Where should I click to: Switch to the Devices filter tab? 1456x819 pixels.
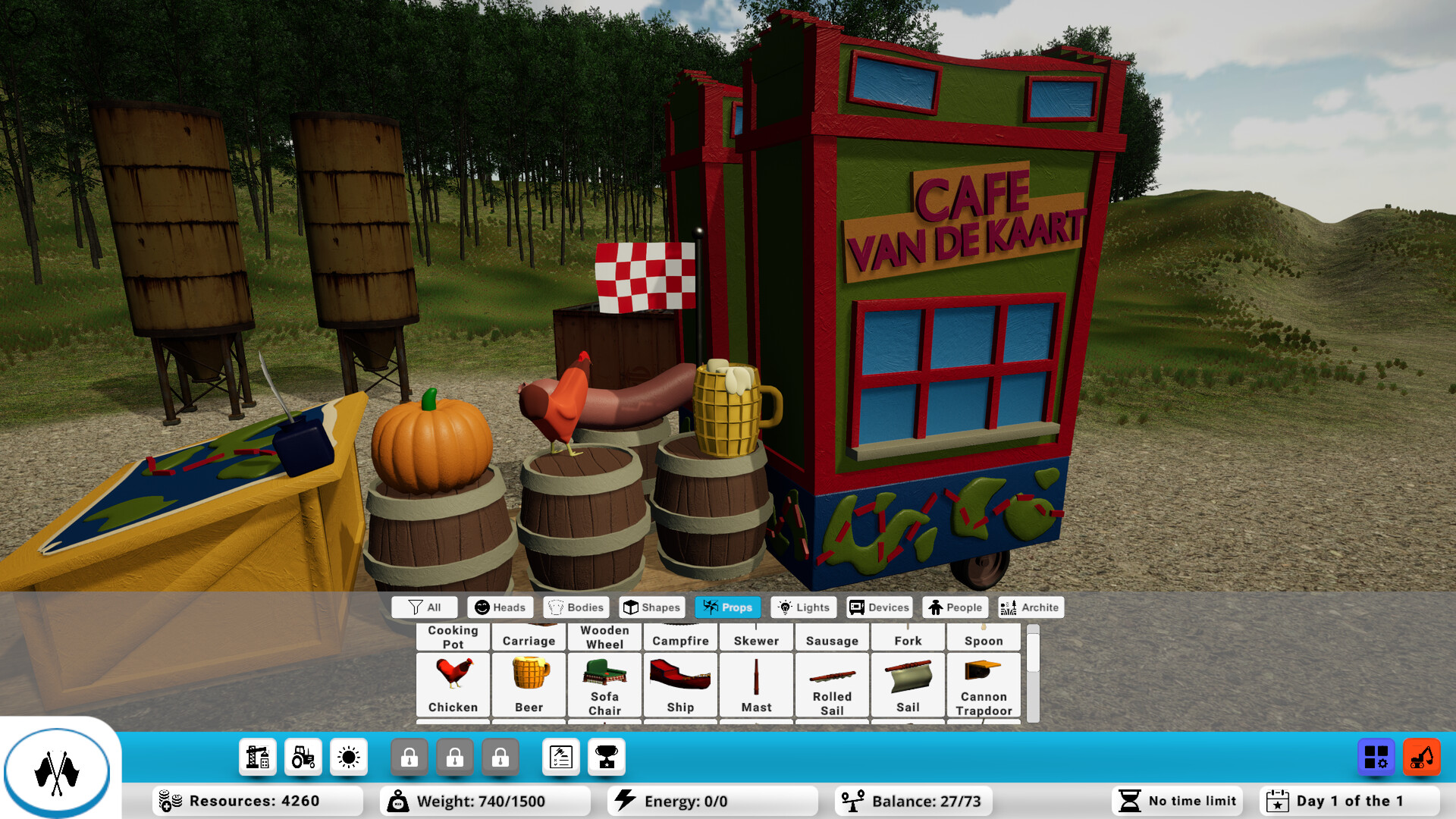(x=878, y=607)
